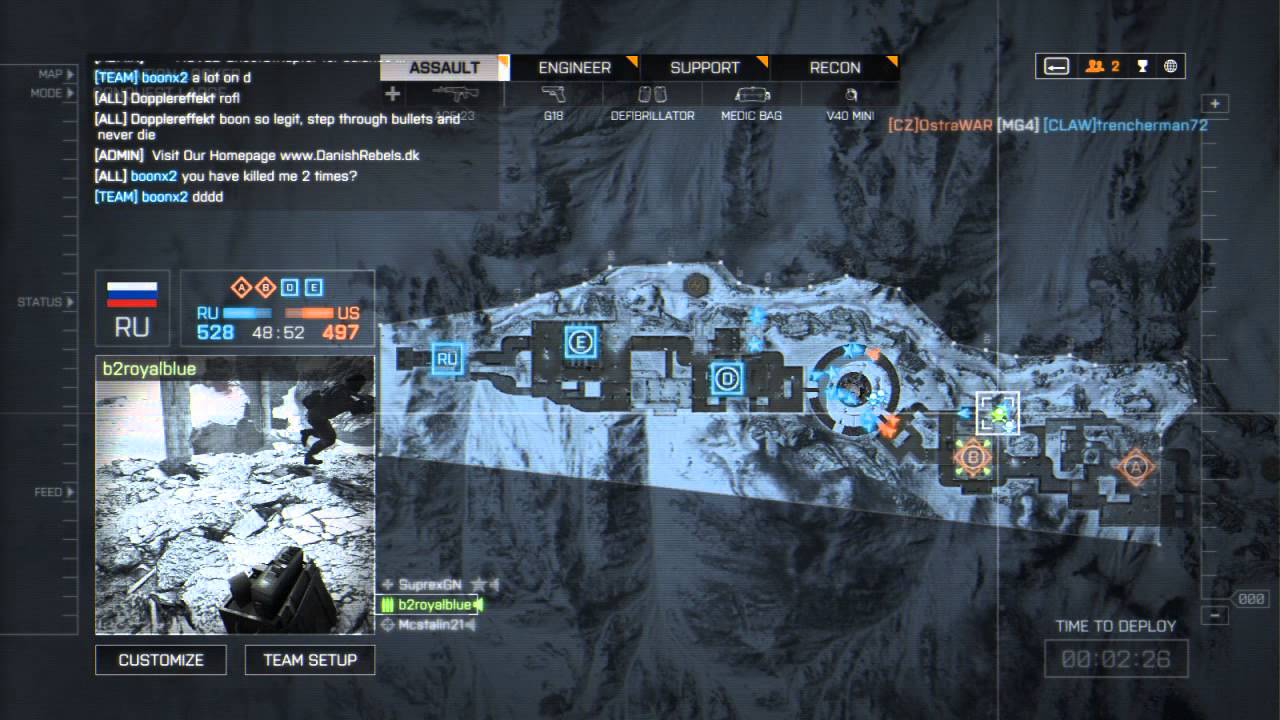The image size is (1280, 720).
Task: Switch to the Engineer class tab
Action: tap(574, 68)
